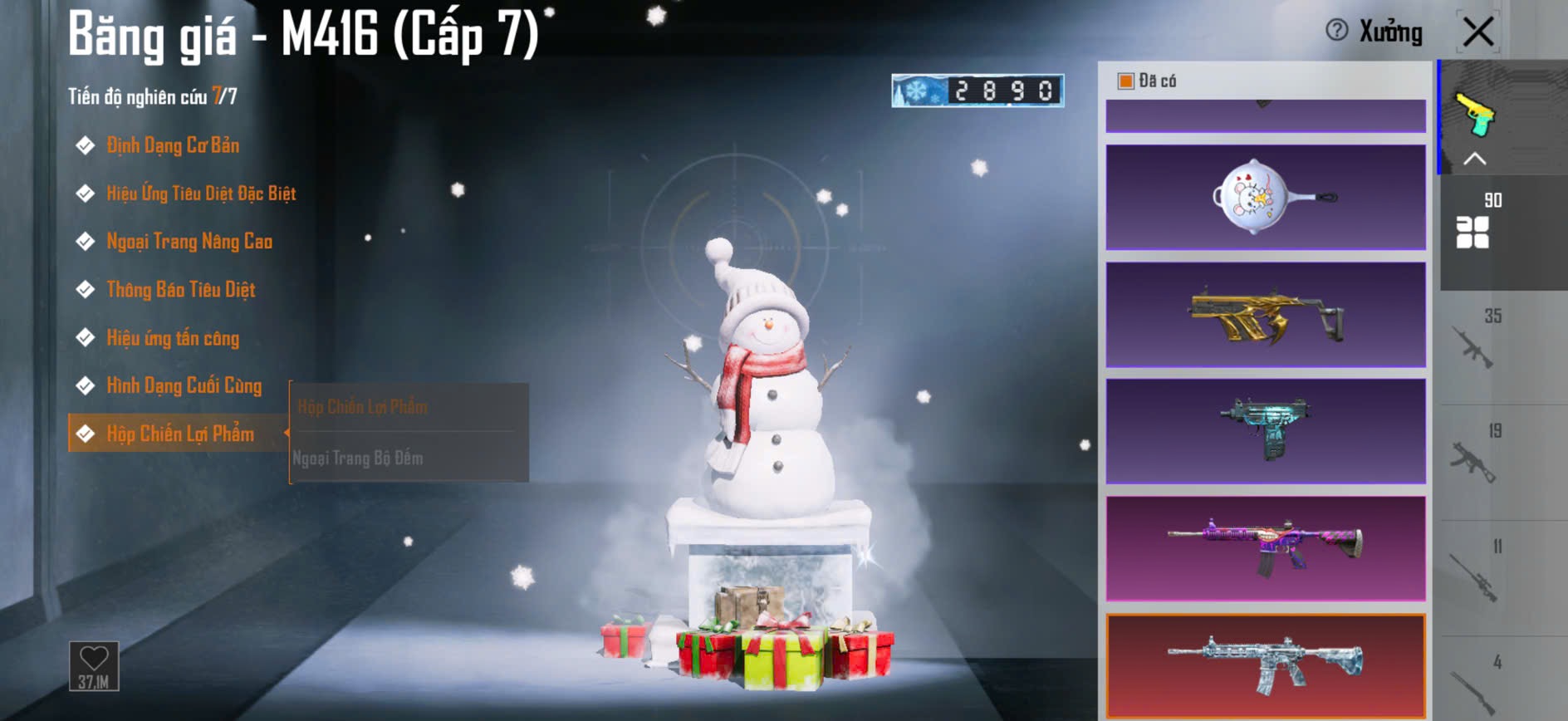Screen dimensions: 1568x721
Task: Toggle the Đã có owned filter checkbox
Action: (1126, 81)
